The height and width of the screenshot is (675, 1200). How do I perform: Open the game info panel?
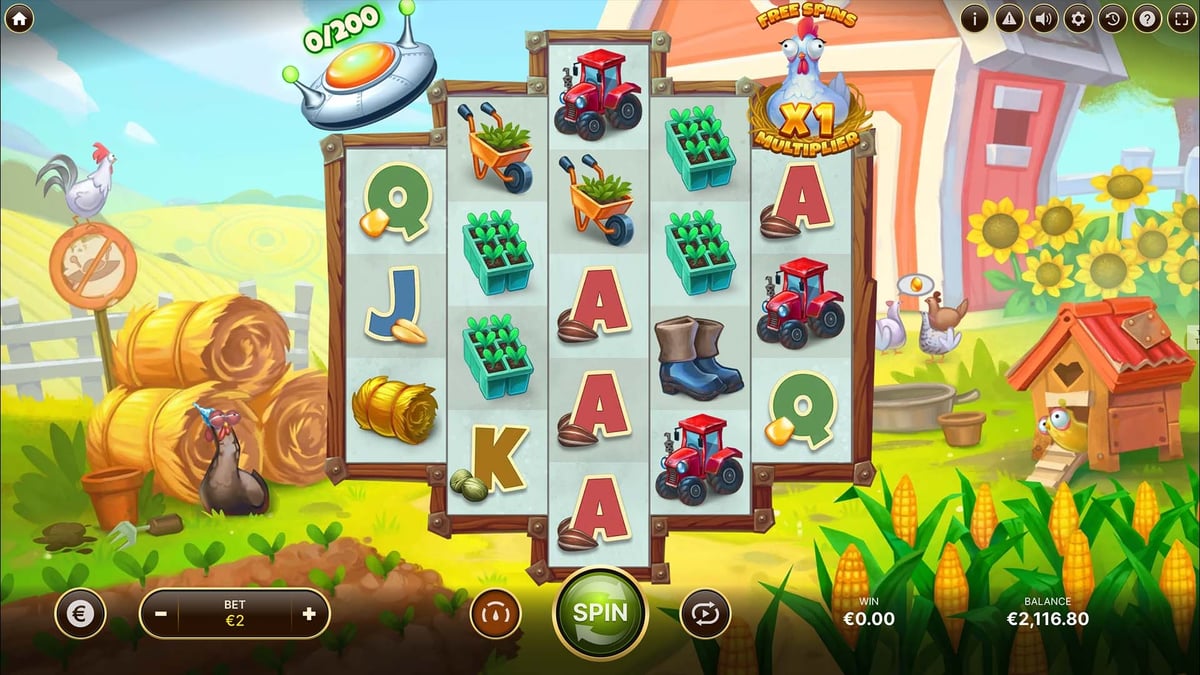[975, 18]
